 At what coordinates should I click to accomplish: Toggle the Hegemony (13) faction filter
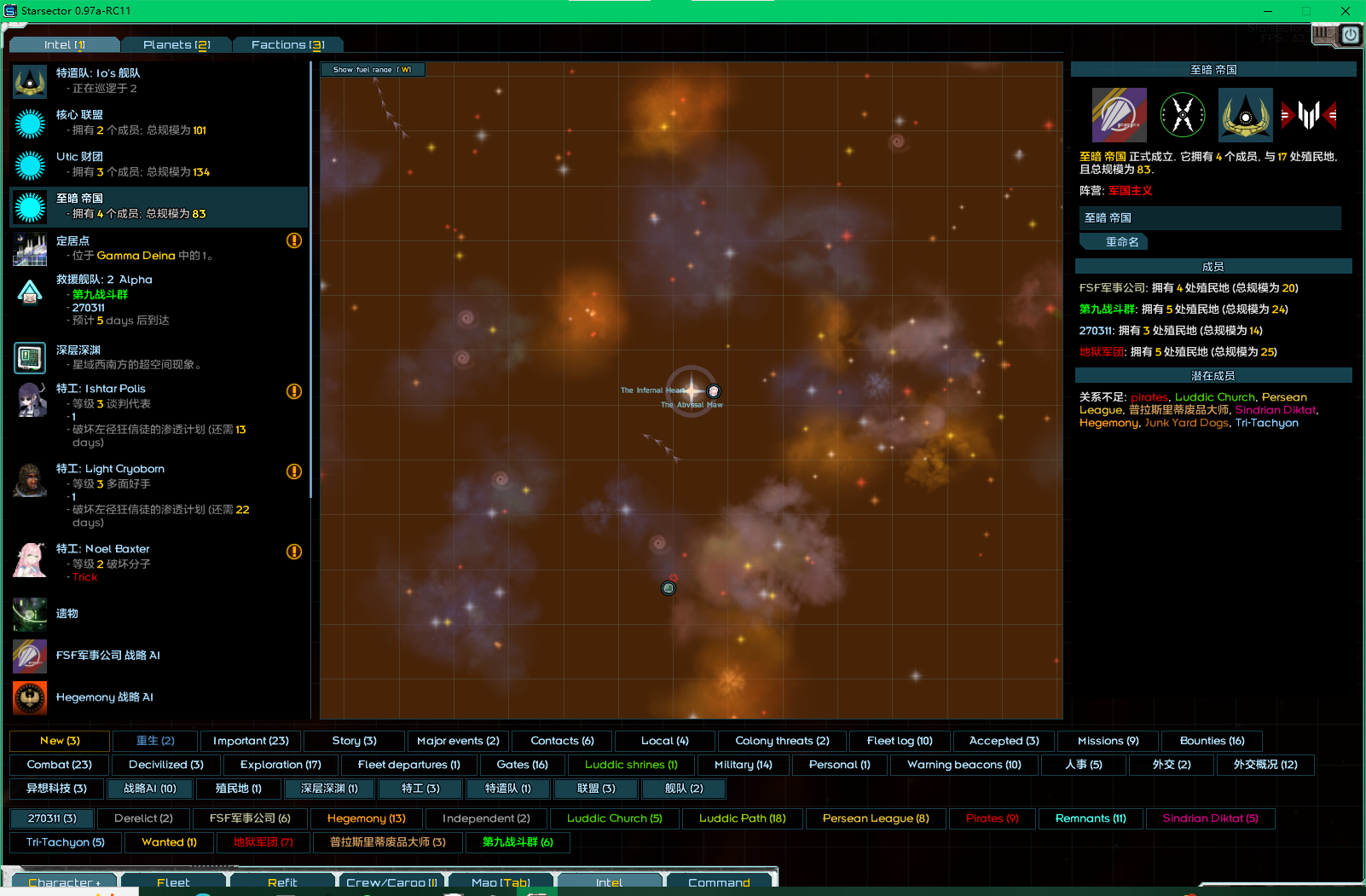[x=366, y=818]
